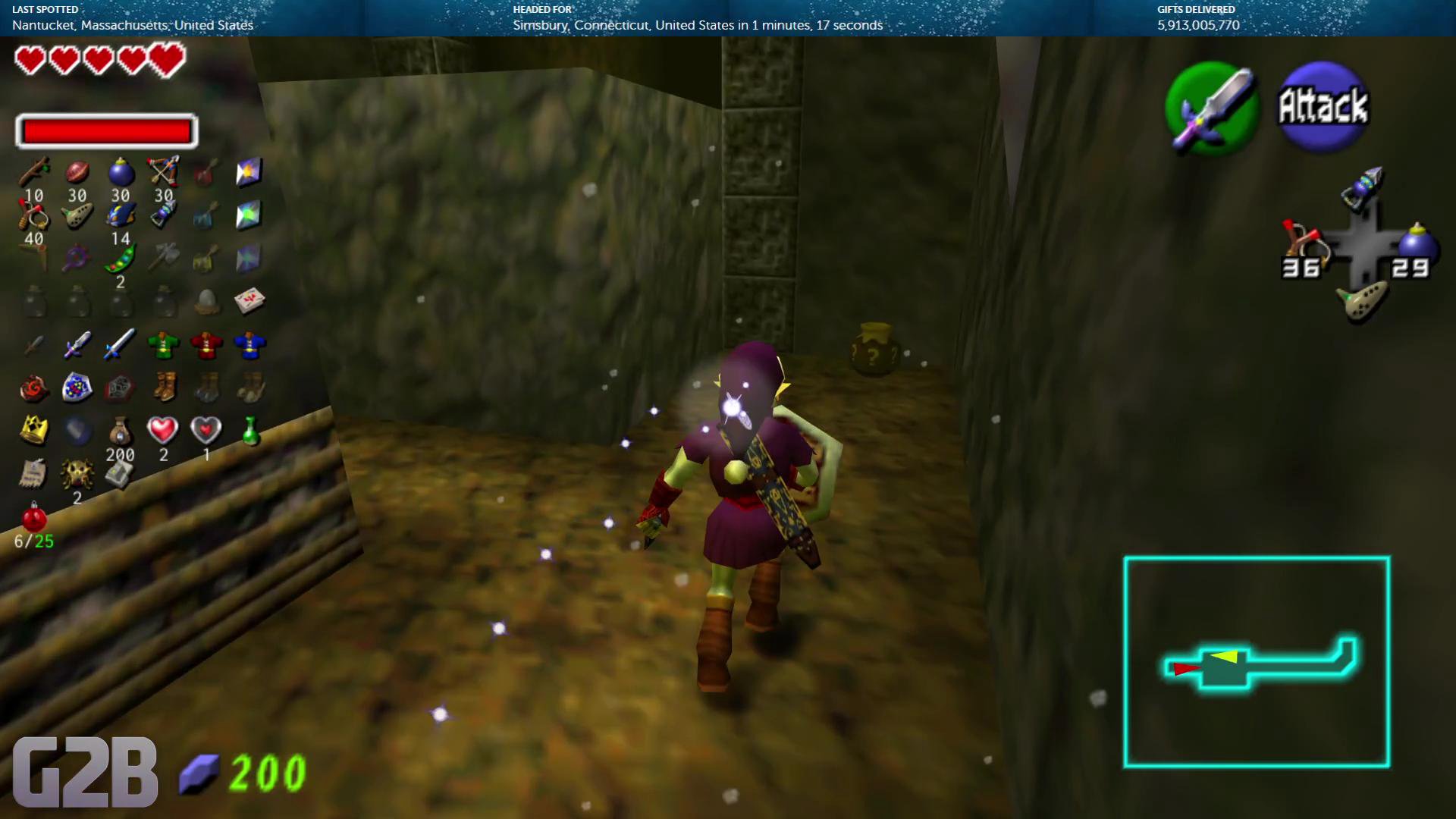Screen dimensions: 1456x819
Task: Pick the green Kokiri tunic icon
Action: pos(163,346)
